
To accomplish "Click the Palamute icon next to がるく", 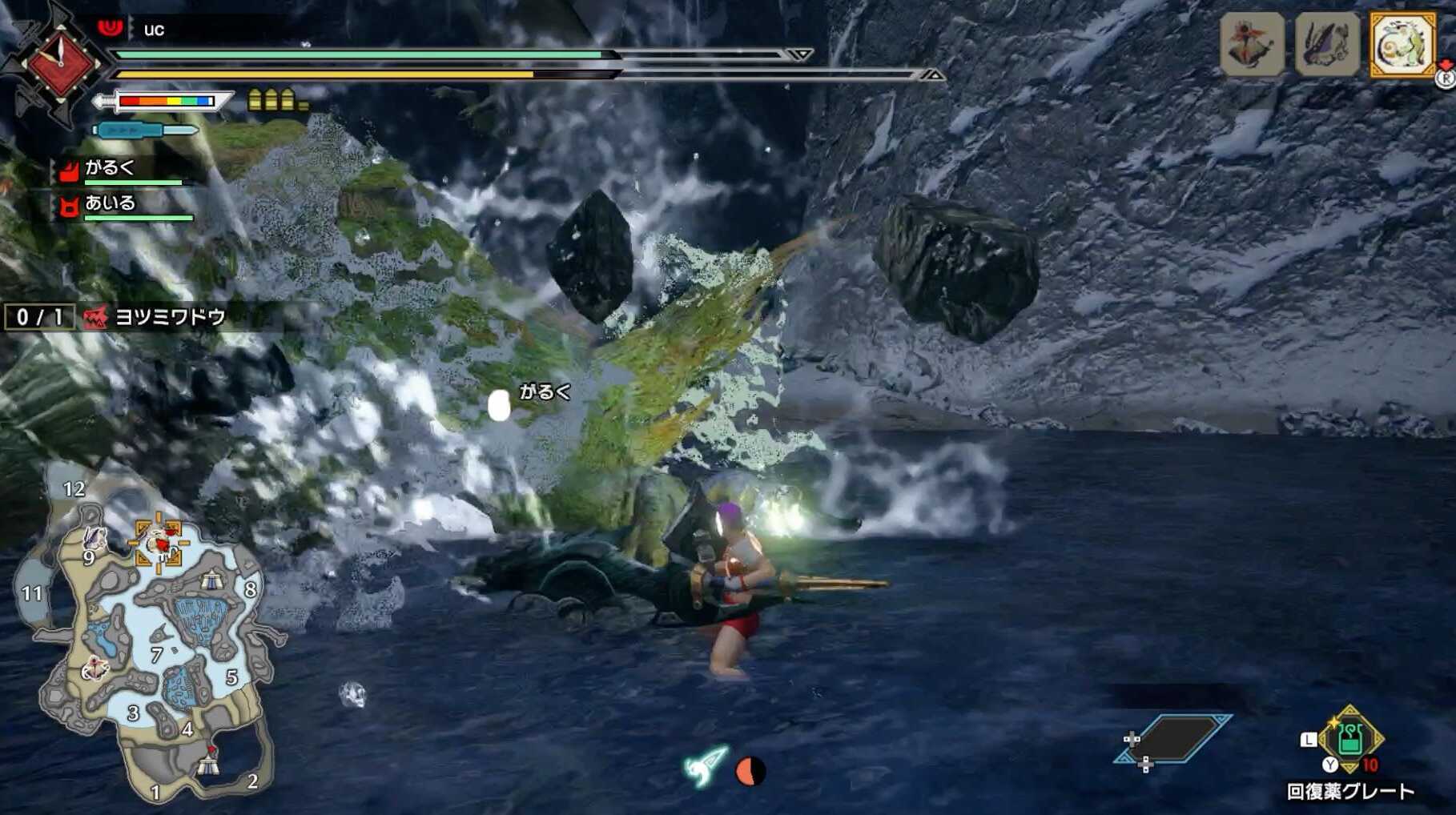I will [69, 171].
